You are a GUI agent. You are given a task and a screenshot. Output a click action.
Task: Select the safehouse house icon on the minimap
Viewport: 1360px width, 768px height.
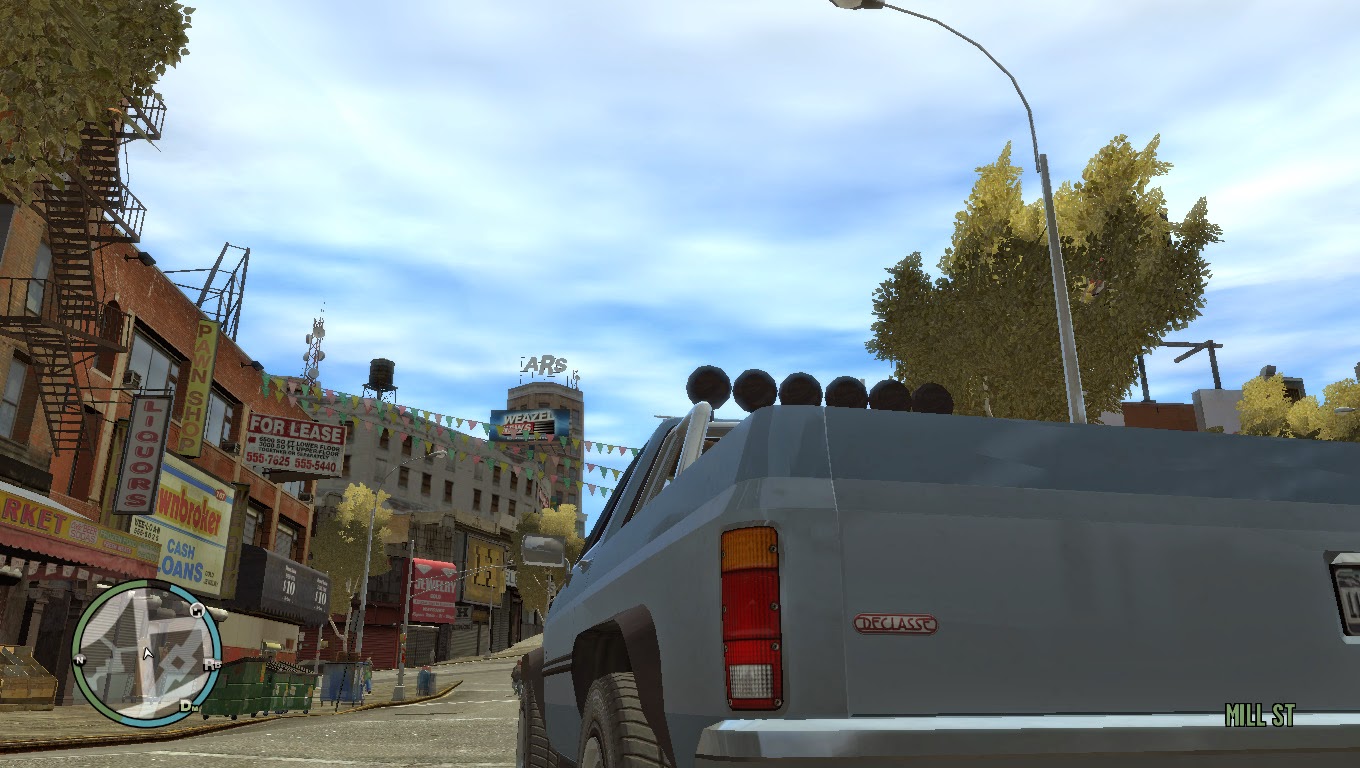tap(196, 611)
